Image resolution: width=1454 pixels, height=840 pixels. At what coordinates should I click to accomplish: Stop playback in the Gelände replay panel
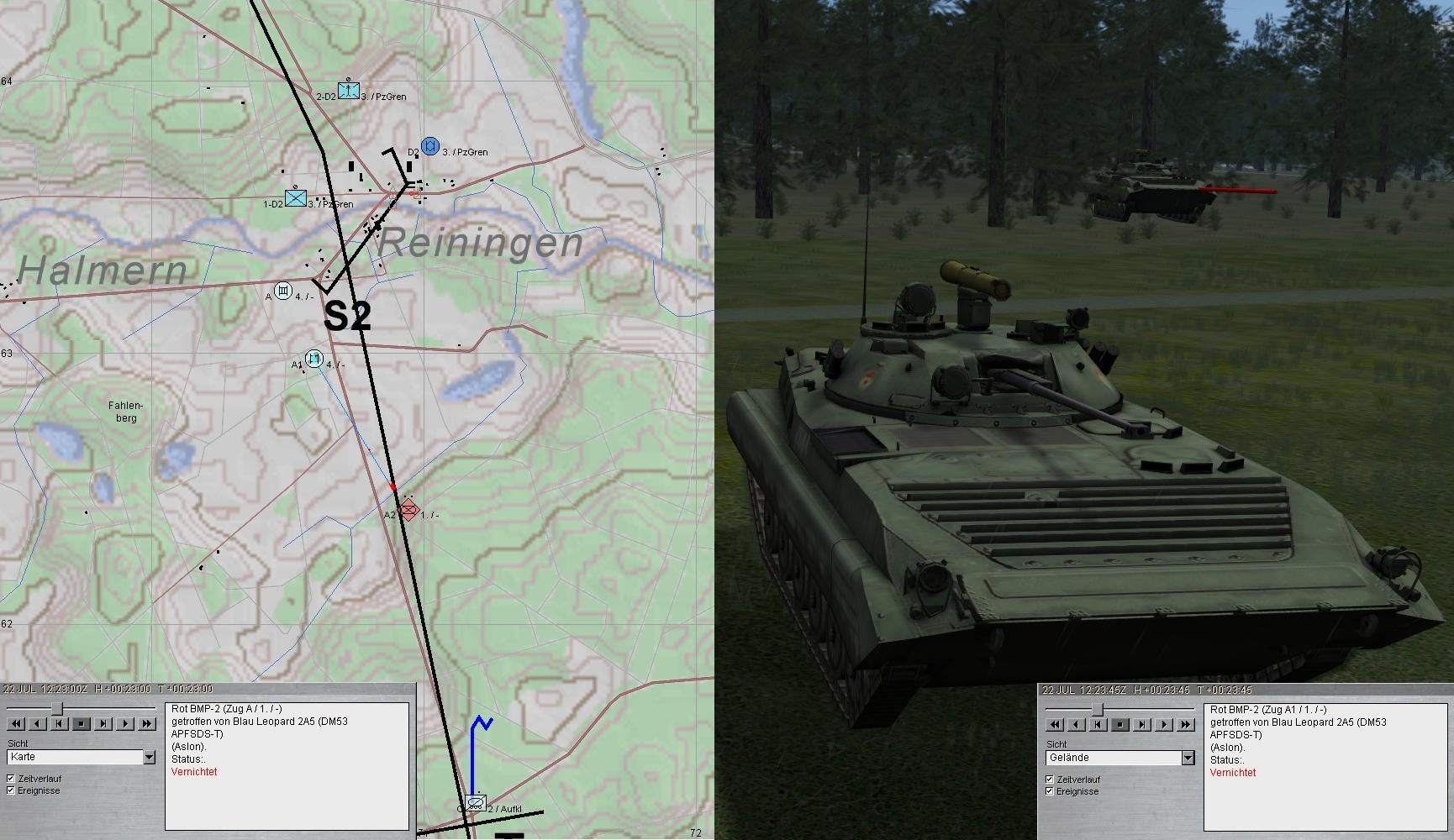pos(1120,724)
